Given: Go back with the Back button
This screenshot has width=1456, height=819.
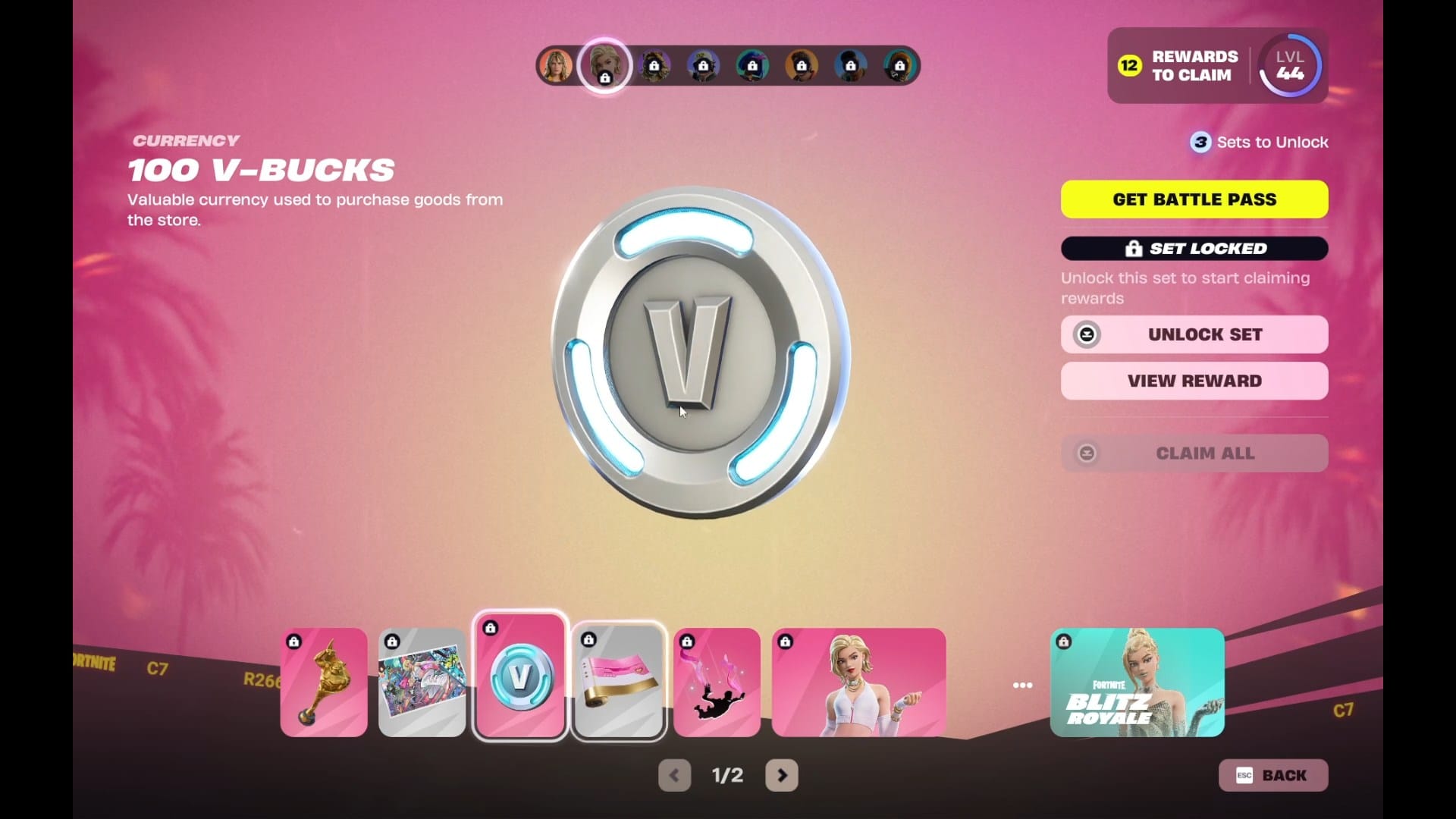Looking at the screenshot, I should point(1272,775).
